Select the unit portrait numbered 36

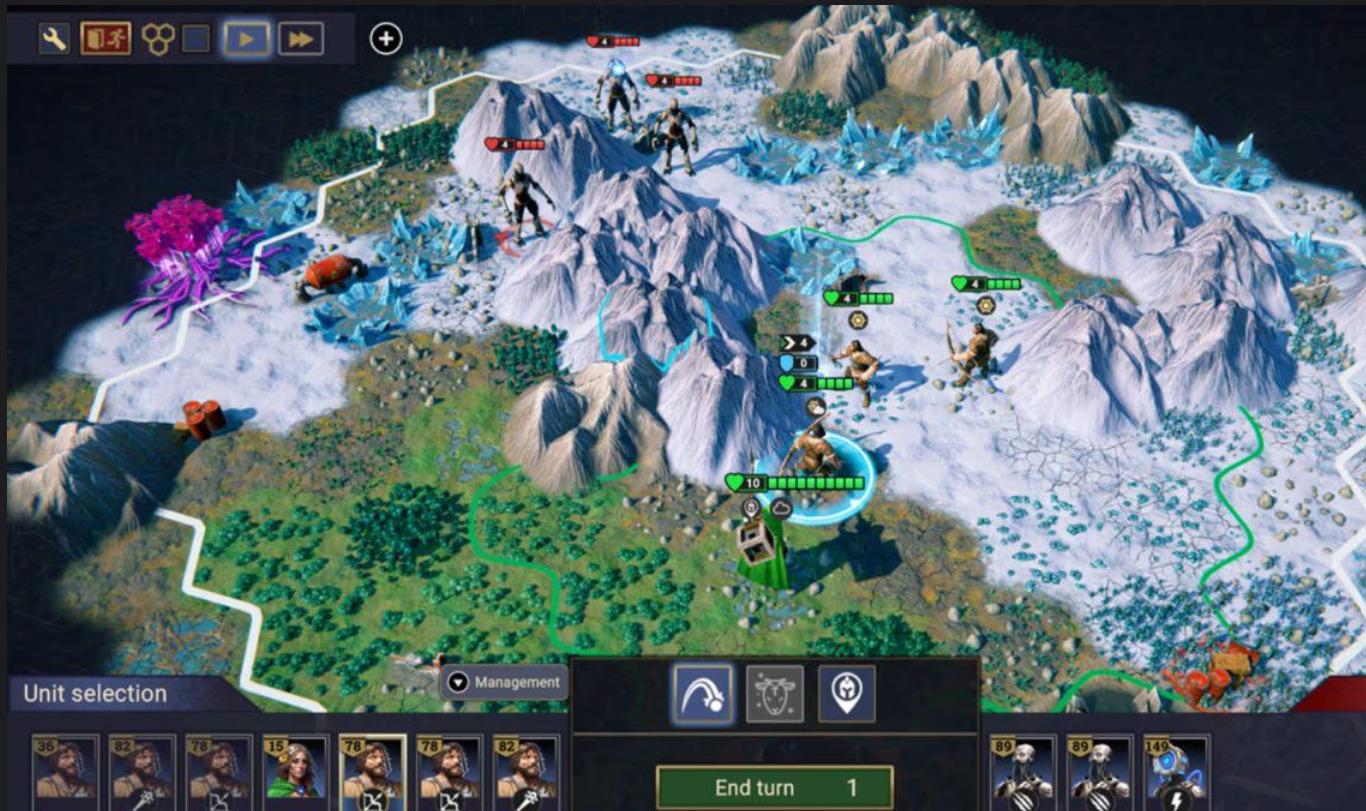click(x=65, y=774)
